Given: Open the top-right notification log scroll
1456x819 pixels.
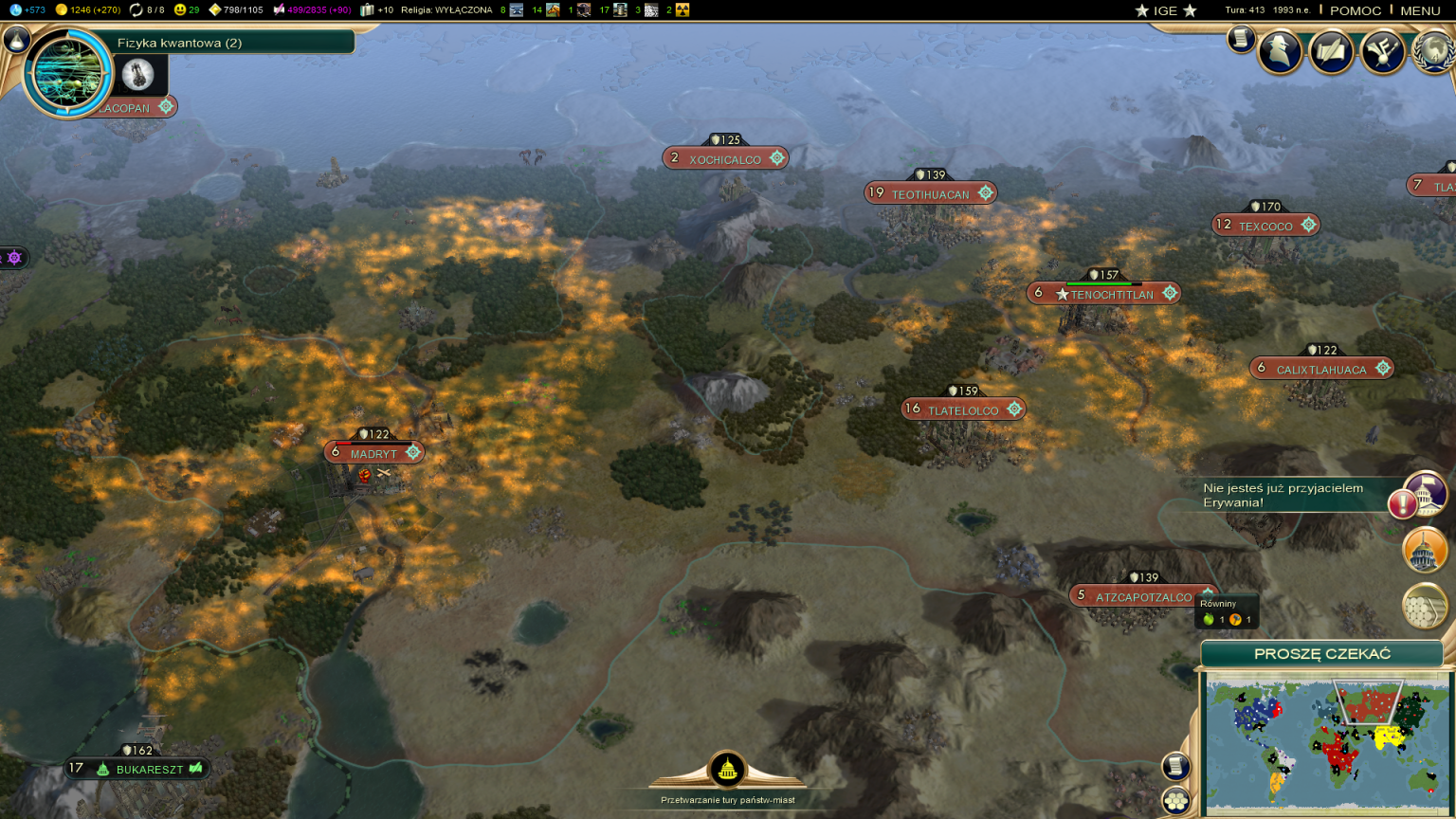Looking at the screenshot, I should [x=1240, y=39].
